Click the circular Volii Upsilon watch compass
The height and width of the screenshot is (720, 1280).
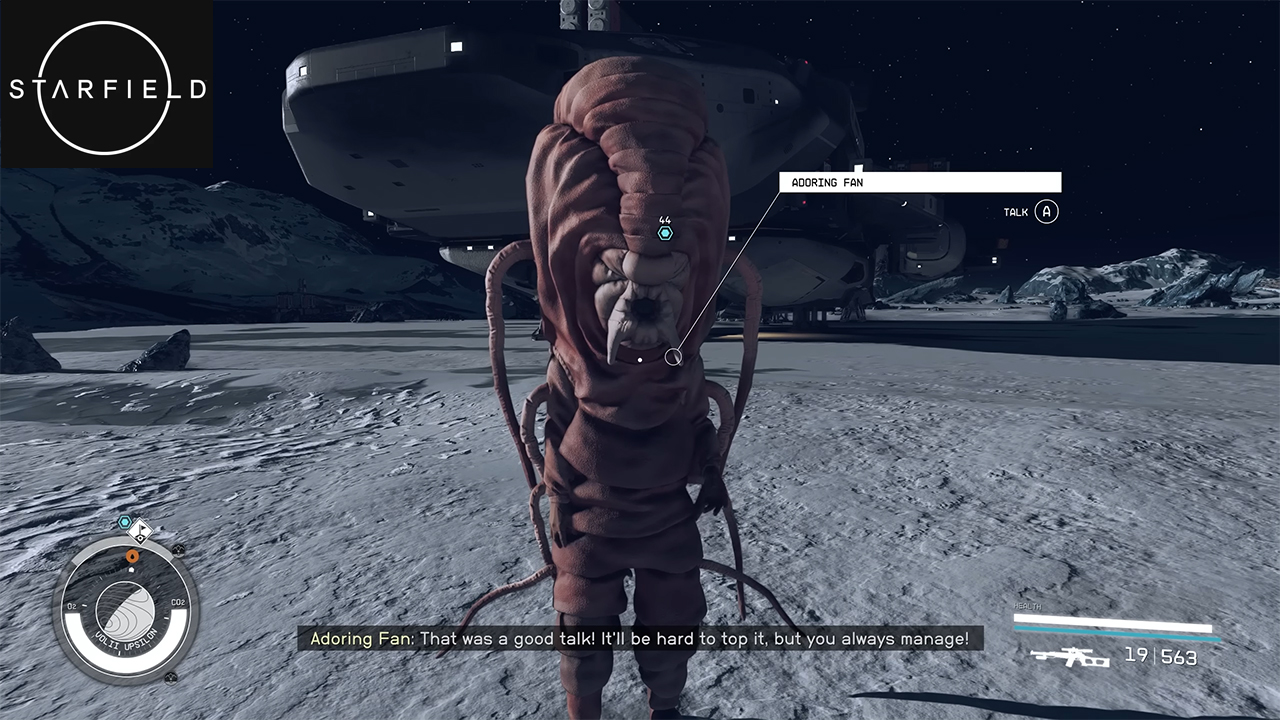tap(125, 607)
